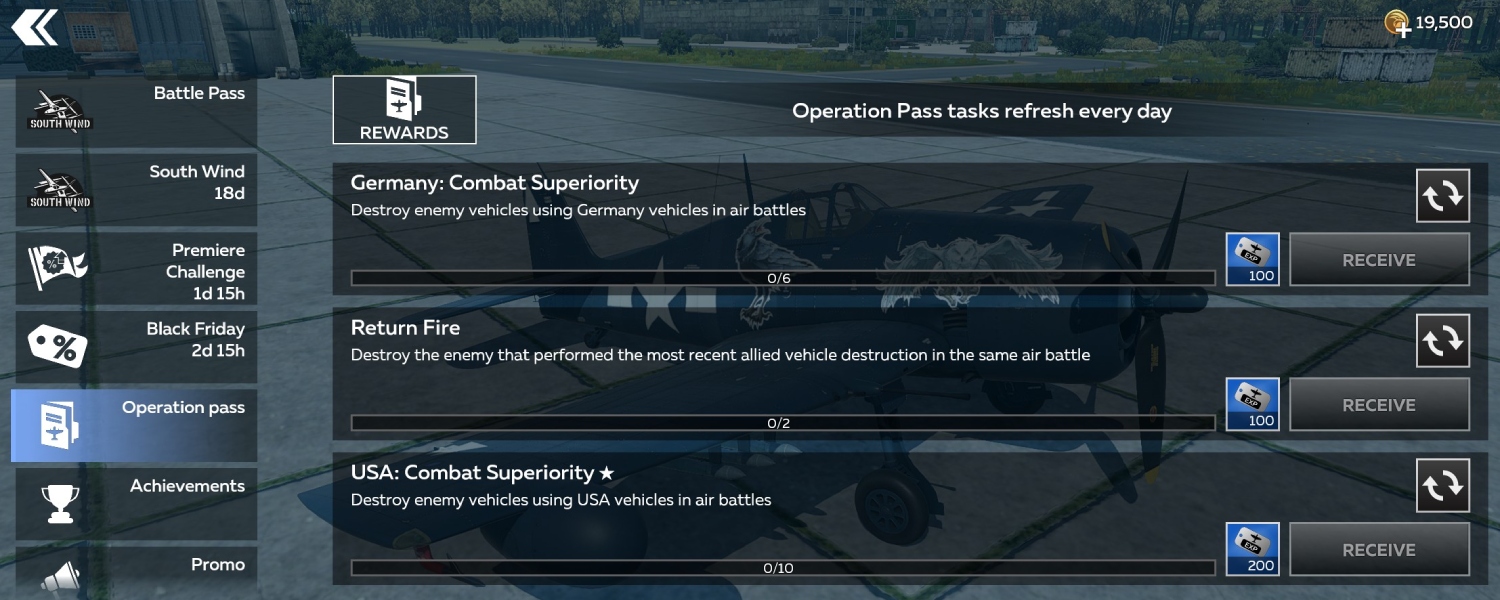Inspect the 100 EXP reward for Return Fire
The height and width of the screenshot is (600, 1500).
(1252, 404)
